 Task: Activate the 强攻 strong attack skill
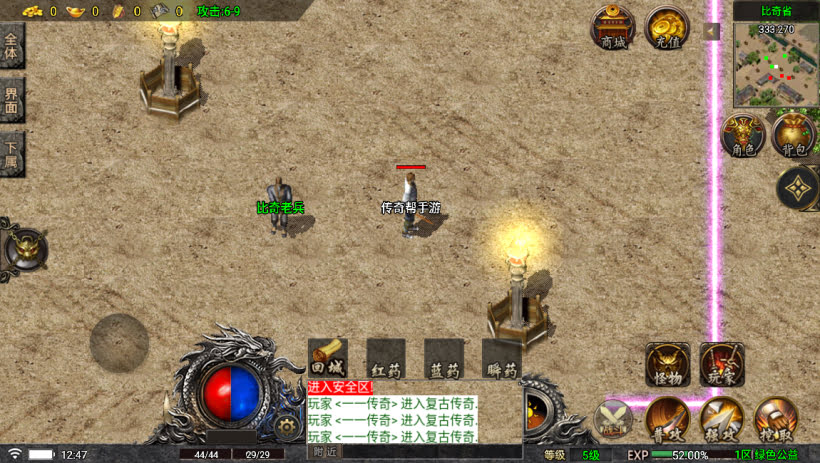pyautogui.click(x=721, y=419)
